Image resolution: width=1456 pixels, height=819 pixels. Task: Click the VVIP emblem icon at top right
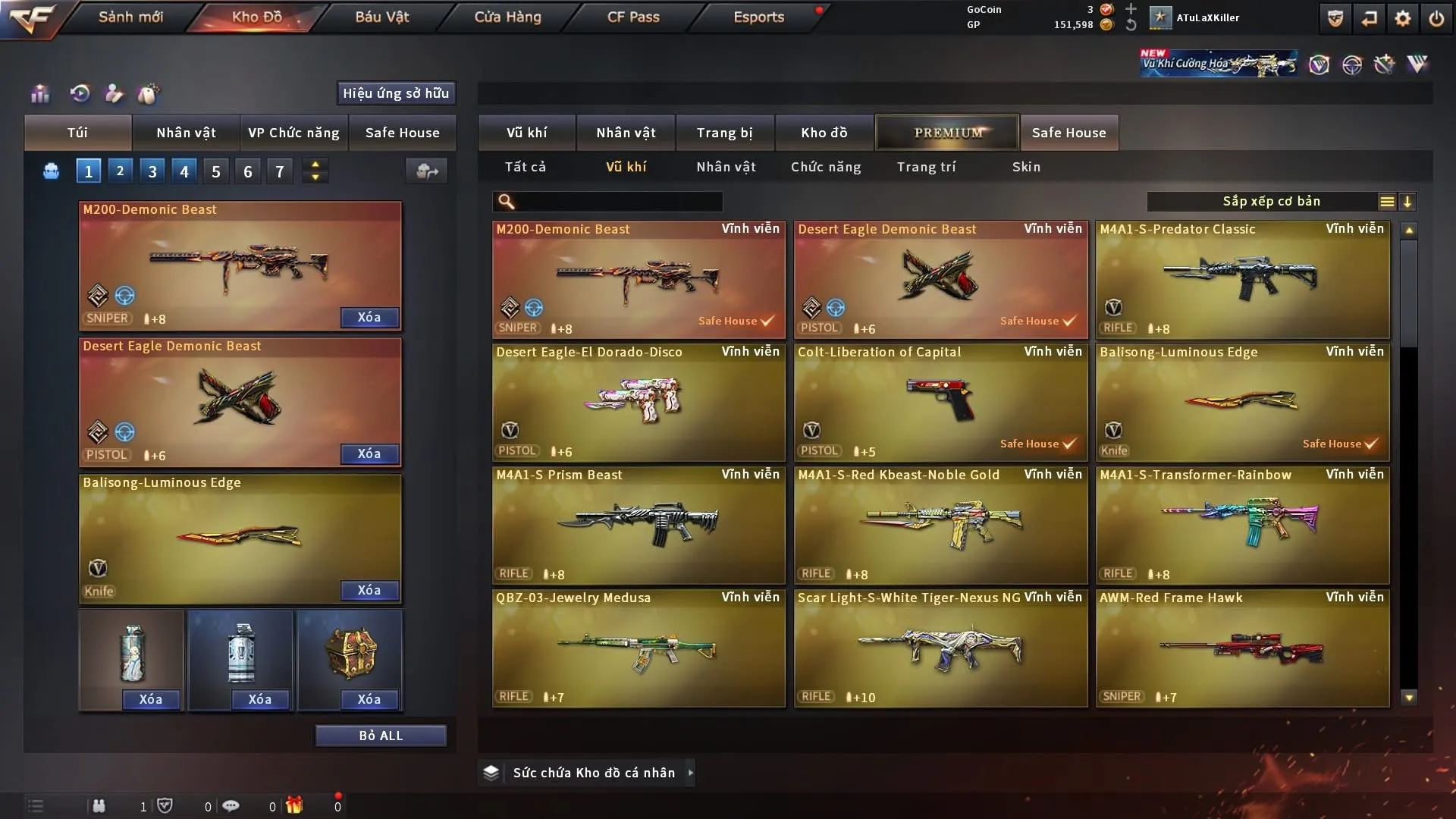(1417, 64)
